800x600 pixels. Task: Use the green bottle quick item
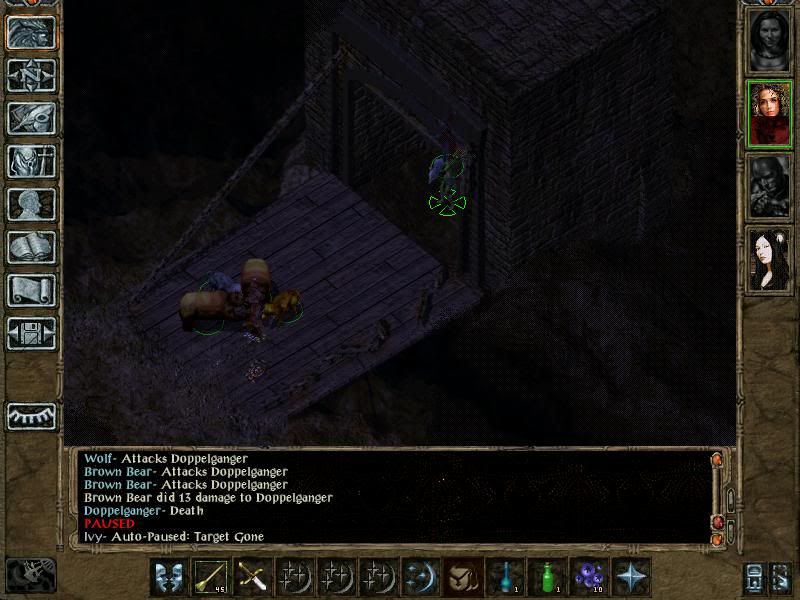[547, 577]
